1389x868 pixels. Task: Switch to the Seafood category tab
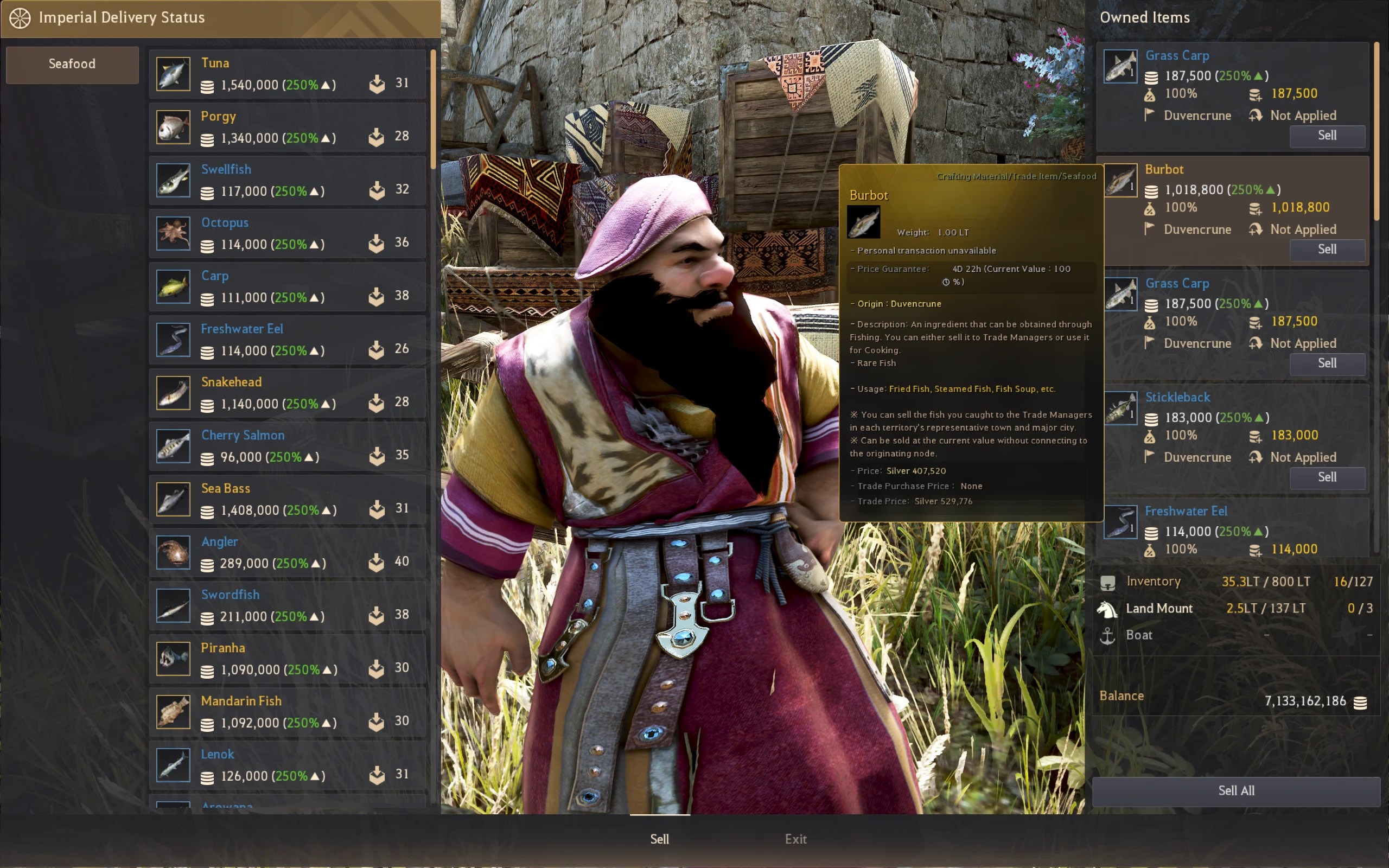[72, 65]
